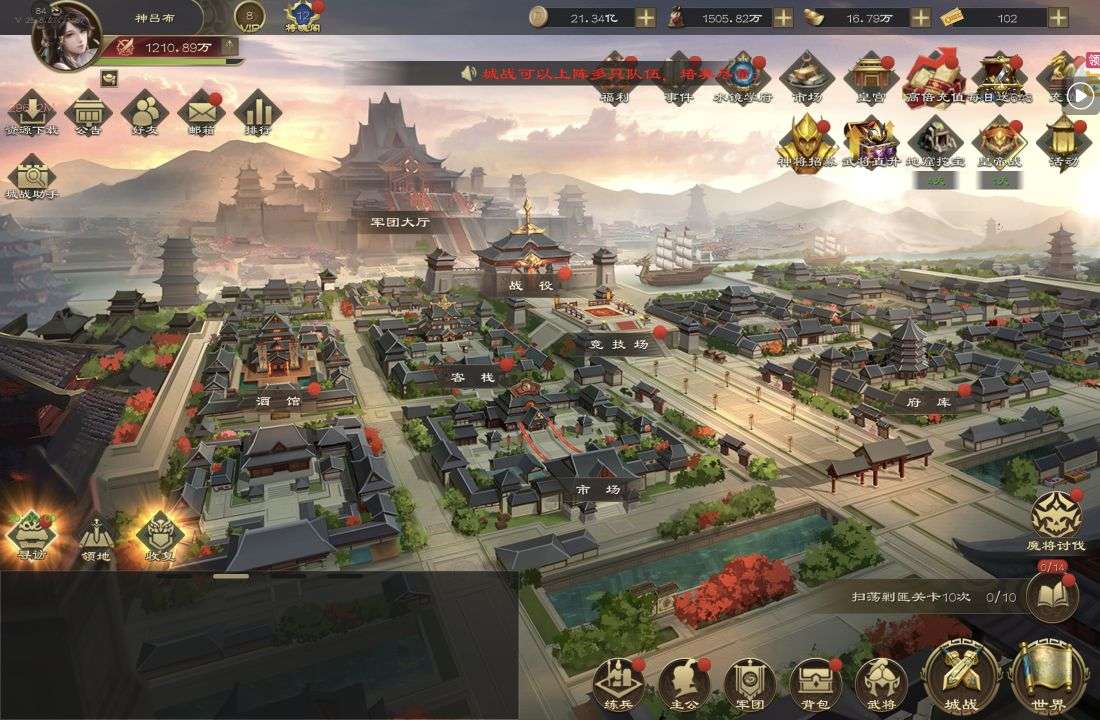Open the 地宫挖宝 treasure dig event
Viewport: 1100px width, 720px height.
click(934, 140)
